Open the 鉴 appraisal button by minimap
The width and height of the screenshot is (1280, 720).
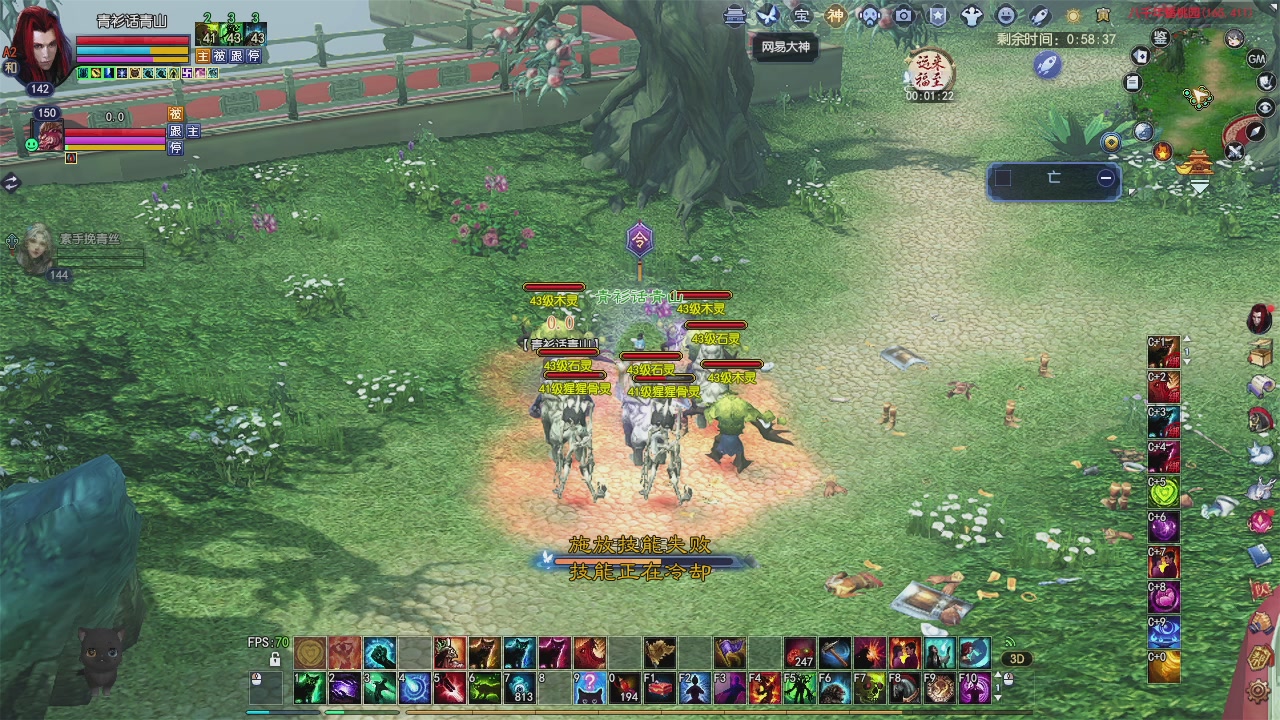pos(1160,37)
